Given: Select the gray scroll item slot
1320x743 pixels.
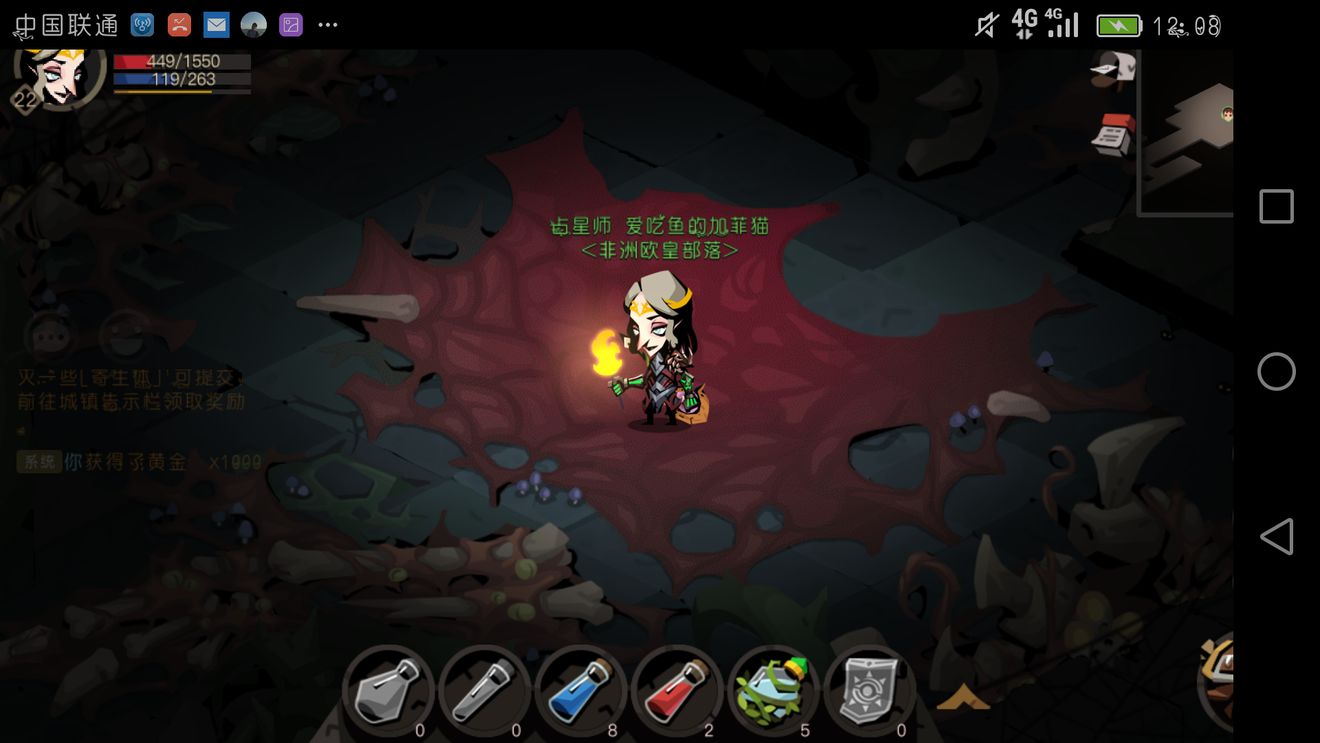Looking at the screenshot, I should [869, 690].
